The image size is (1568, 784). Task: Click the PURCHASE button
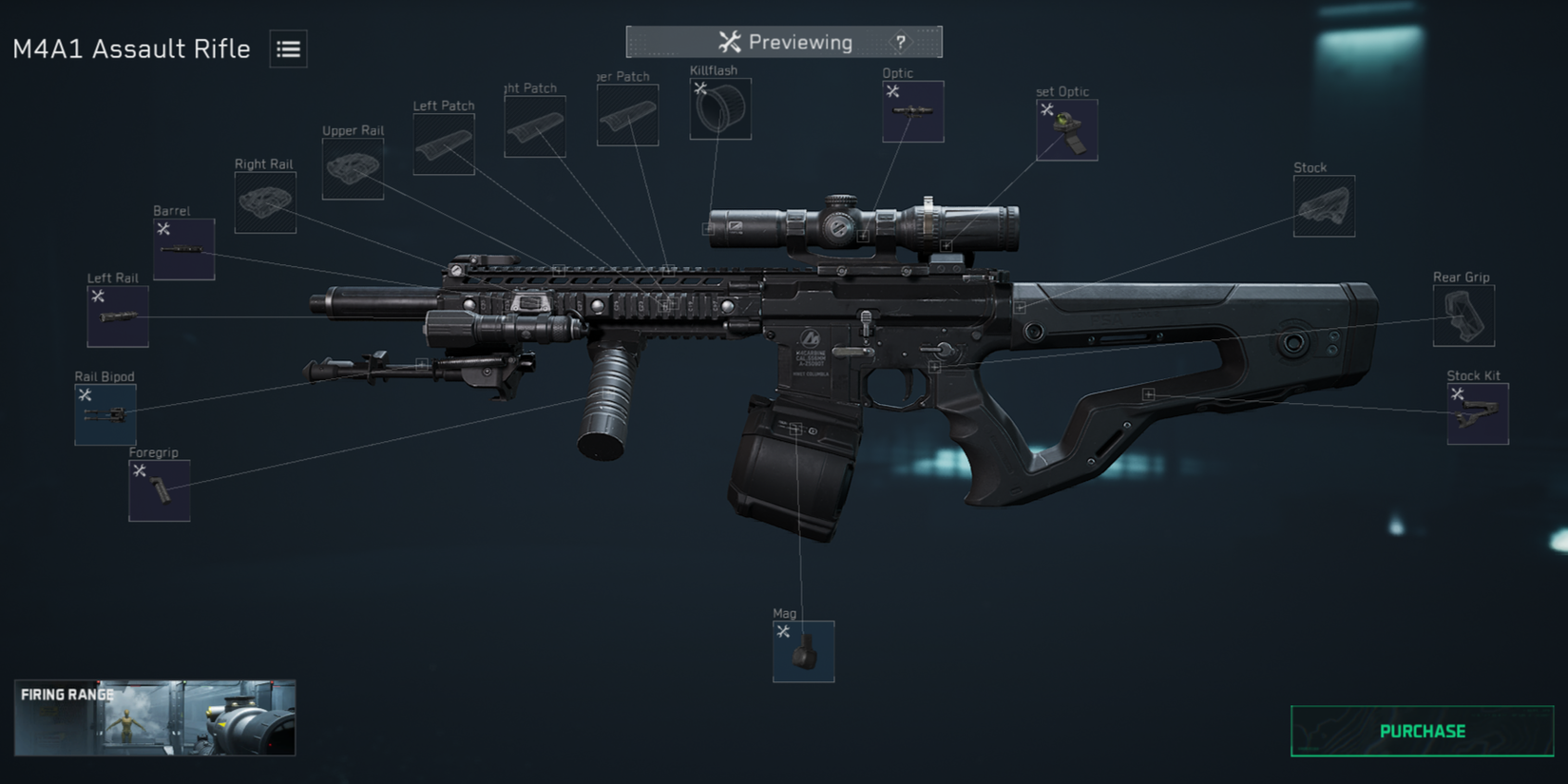[1421, 731]
